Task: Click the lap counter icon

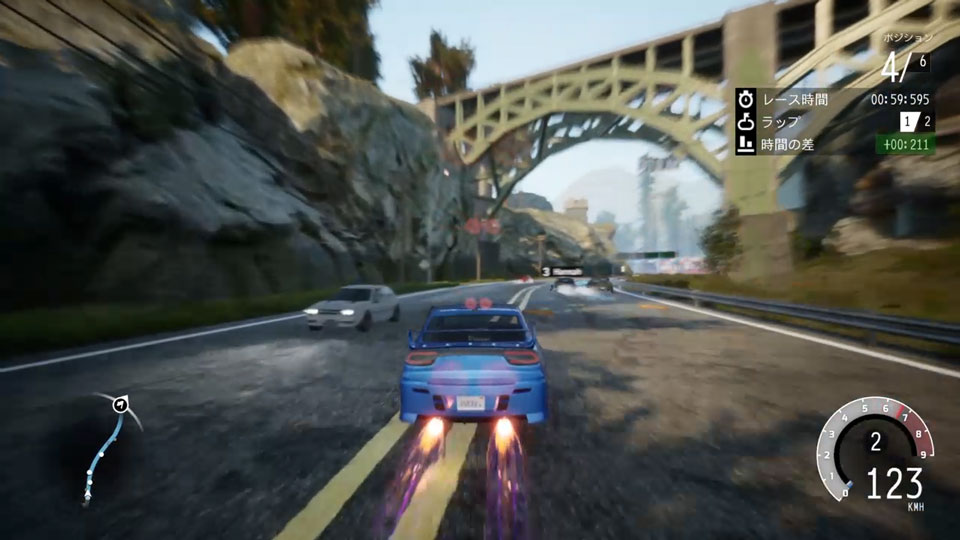Action: pos(746,122)
